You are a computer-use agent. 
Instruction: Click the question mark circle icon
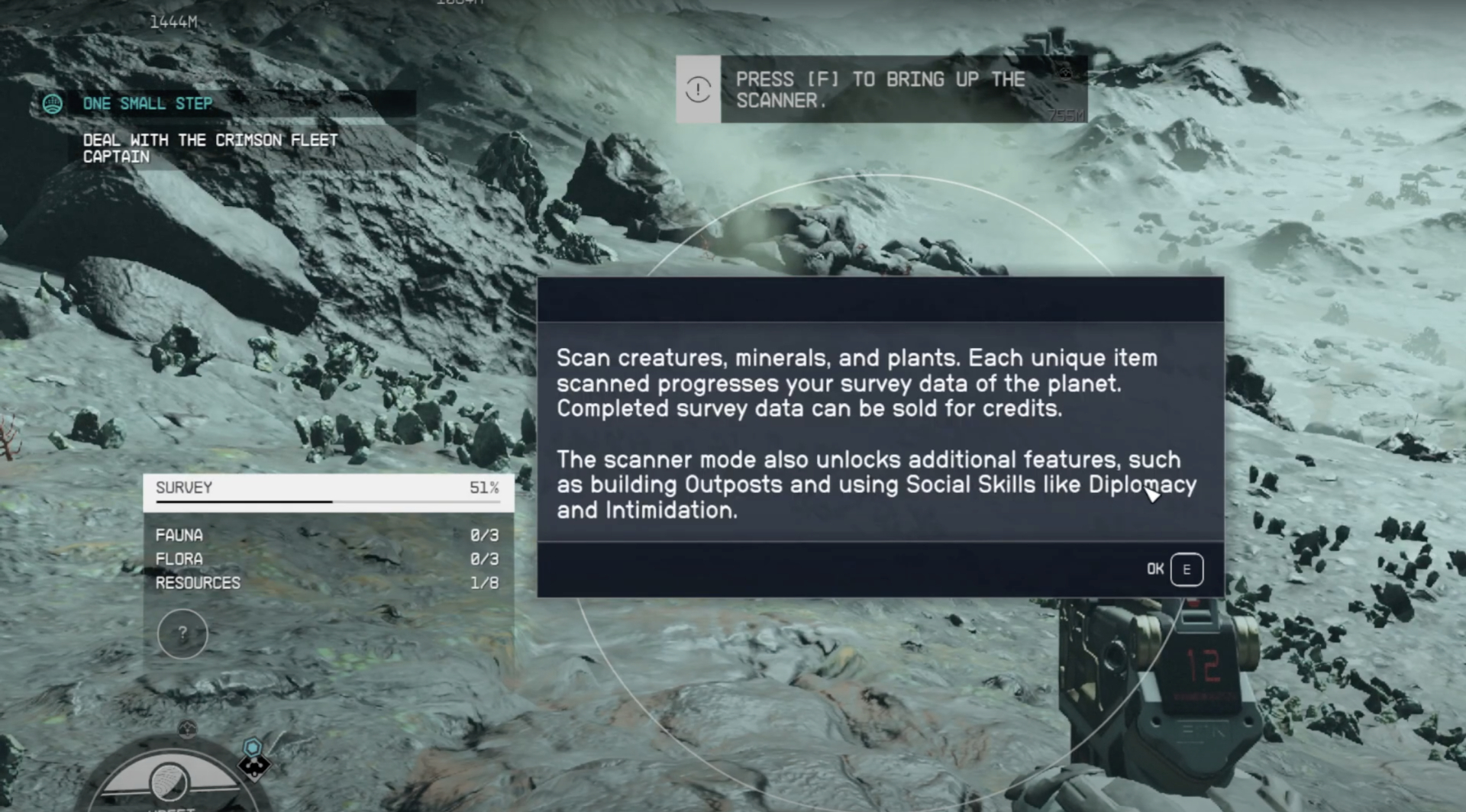pos(182,633)
